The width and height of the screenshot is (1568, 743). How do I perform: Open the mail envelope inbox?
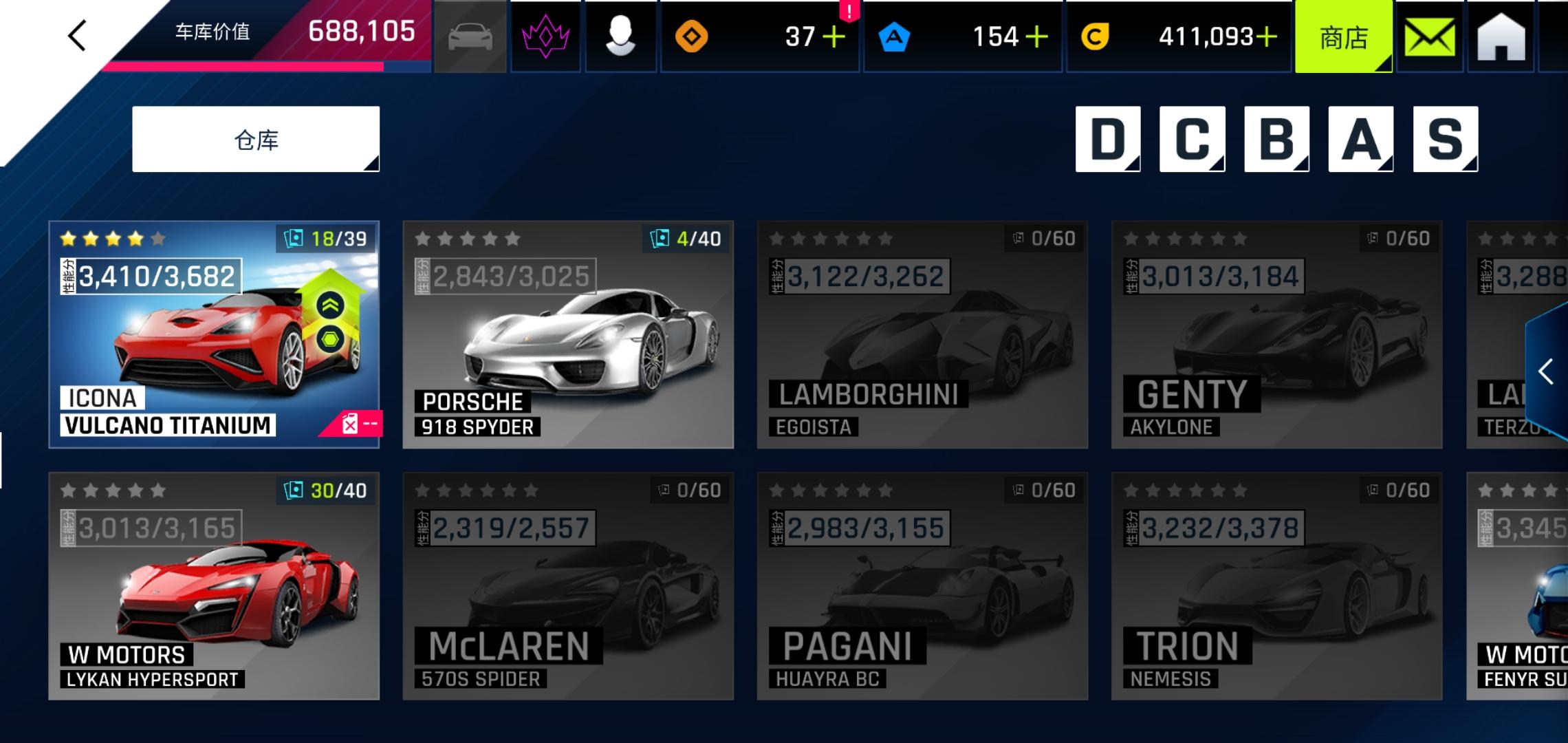[x=1429, y=37]
